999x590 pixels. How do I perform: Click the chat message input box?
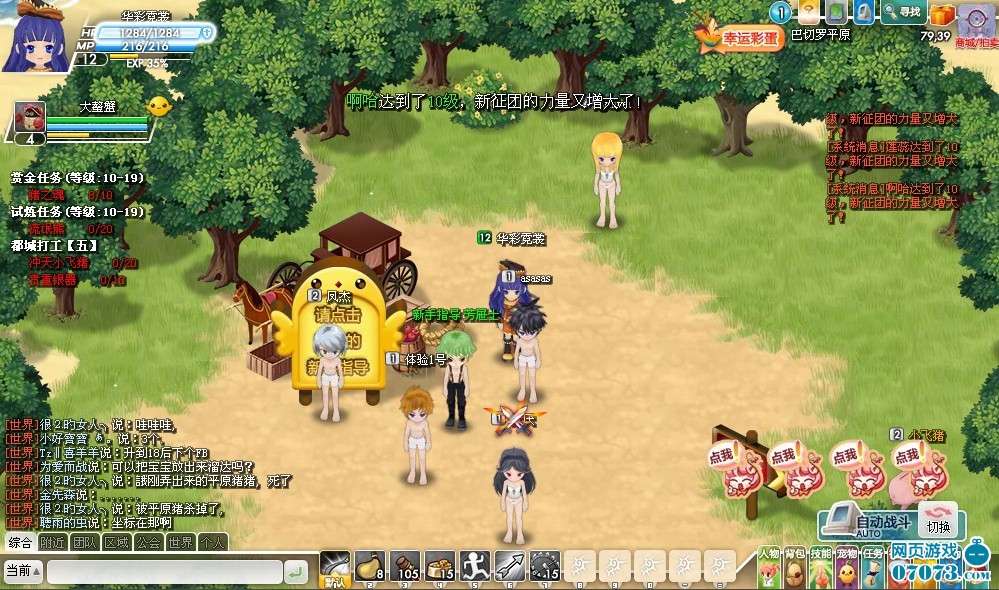[x=163, y=572]
